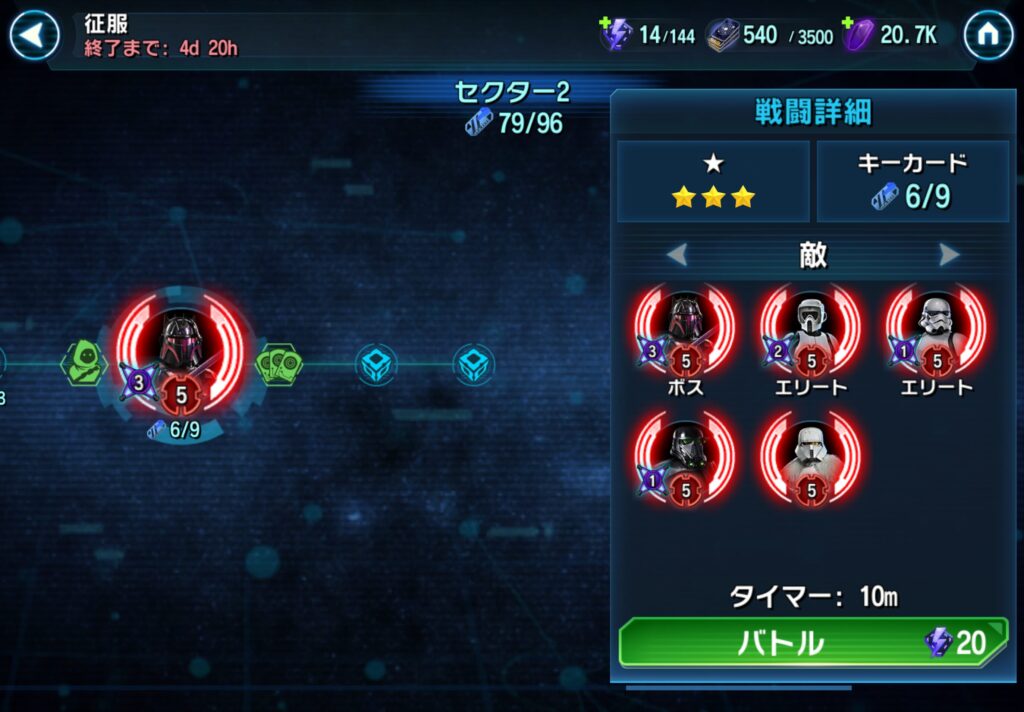The height and width of the screenshot is (712, 1024).
Task: Inspect the black Death Trooper enemy portrait
Action: coord(685,458)
